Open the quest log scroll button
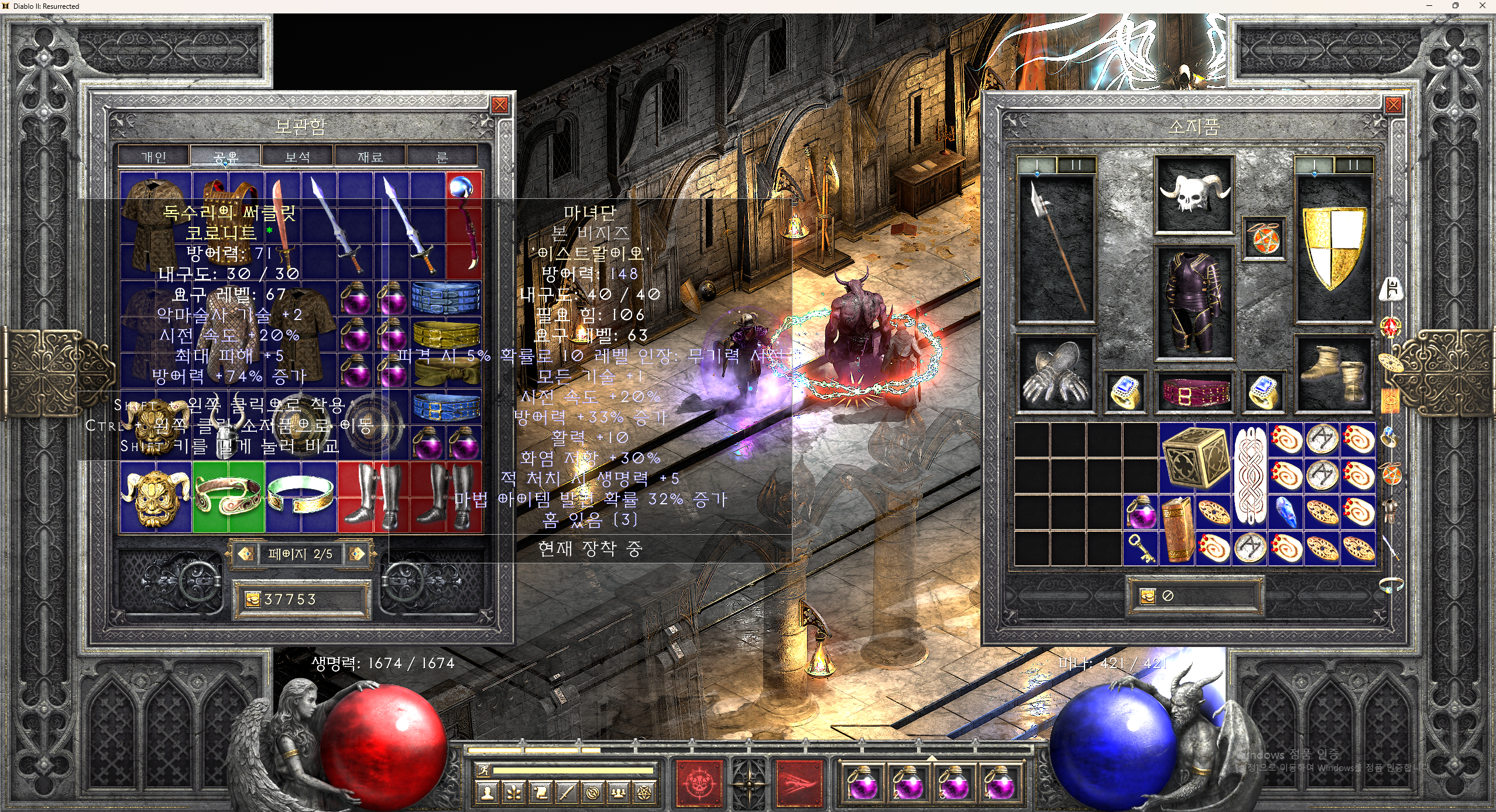Screen dimensions: 1496x812 (x=540, y=793)
